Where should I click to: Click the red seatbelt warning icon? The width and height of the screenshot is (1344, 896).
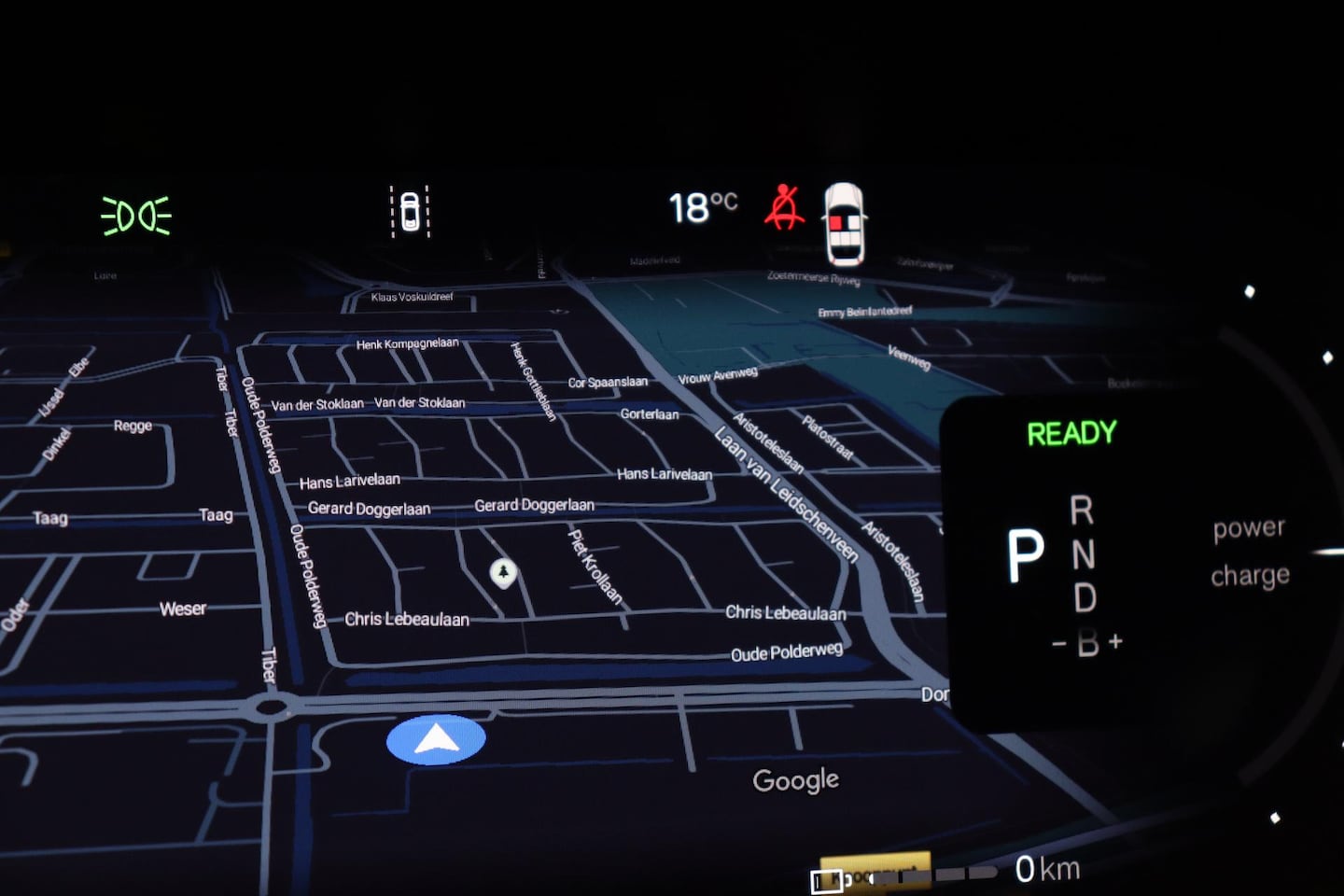784,207
